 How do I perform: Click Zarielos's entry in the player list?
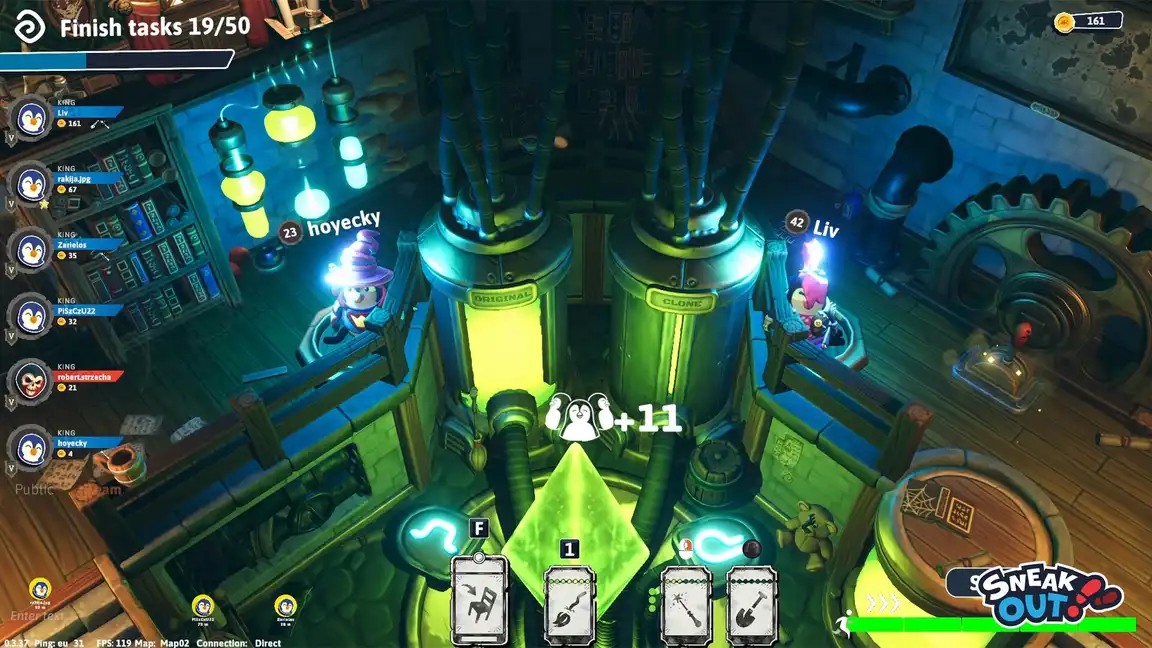[70, 249]
